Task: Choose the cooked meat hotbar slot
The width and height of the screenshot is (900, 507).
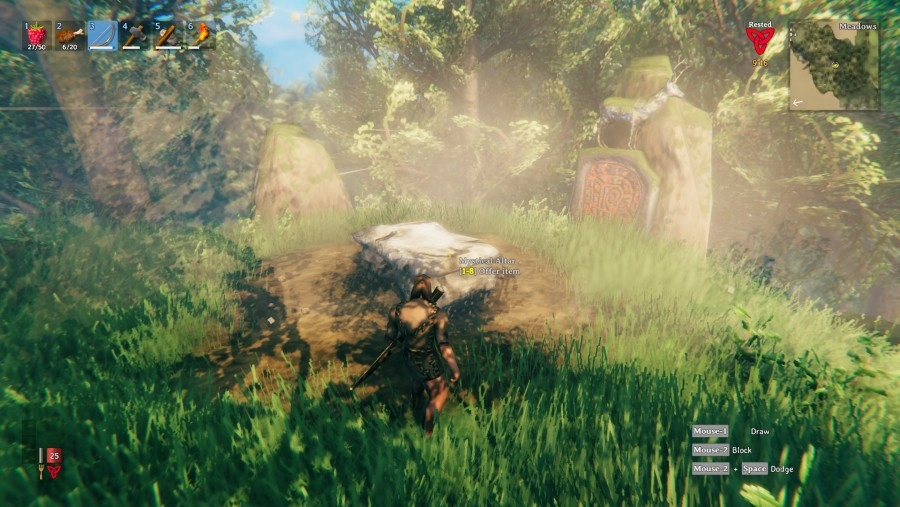Action: [x=70, y=35]
